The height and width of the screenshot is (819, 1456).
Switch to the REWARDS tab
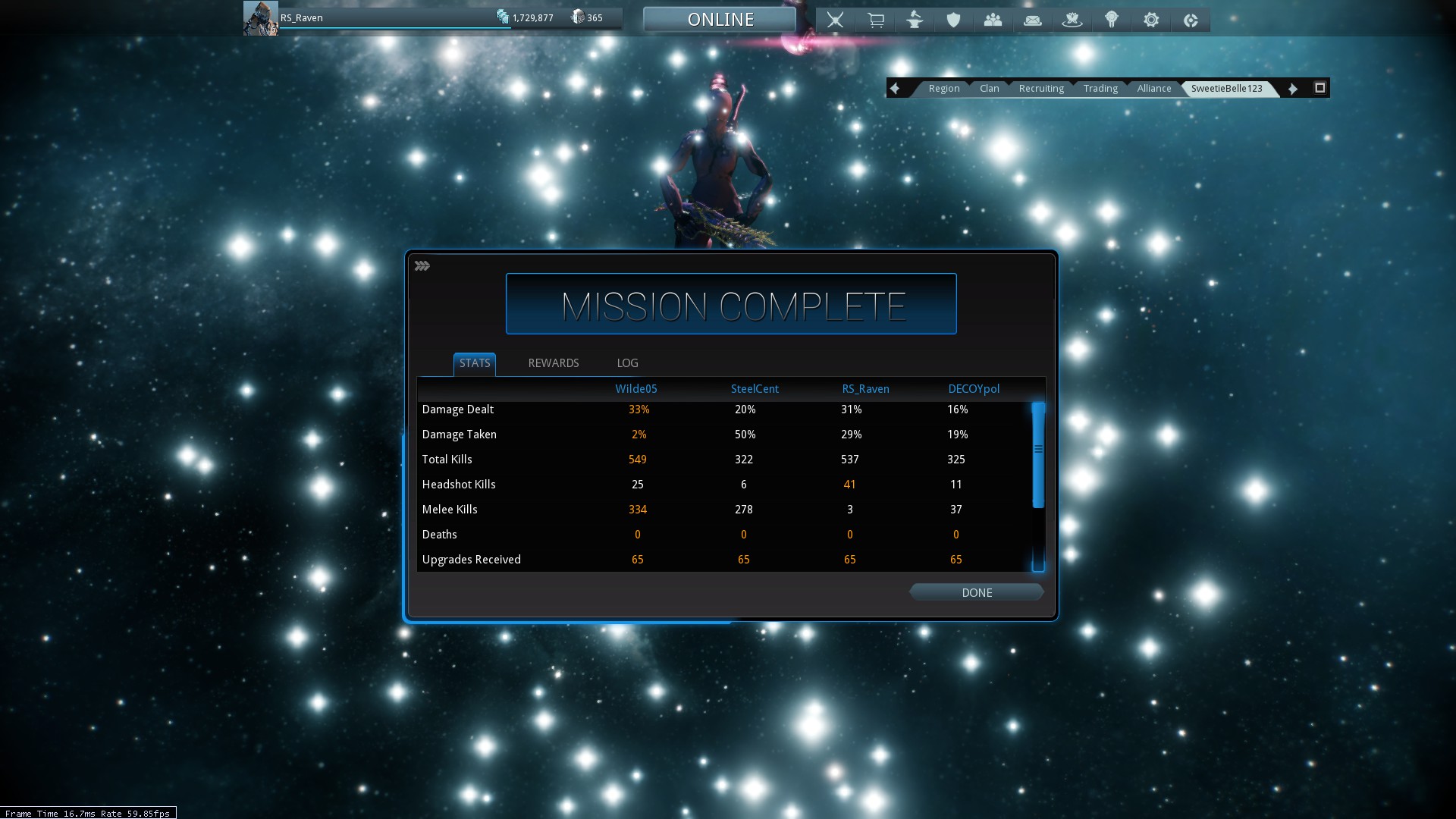[x=553, y=363]
